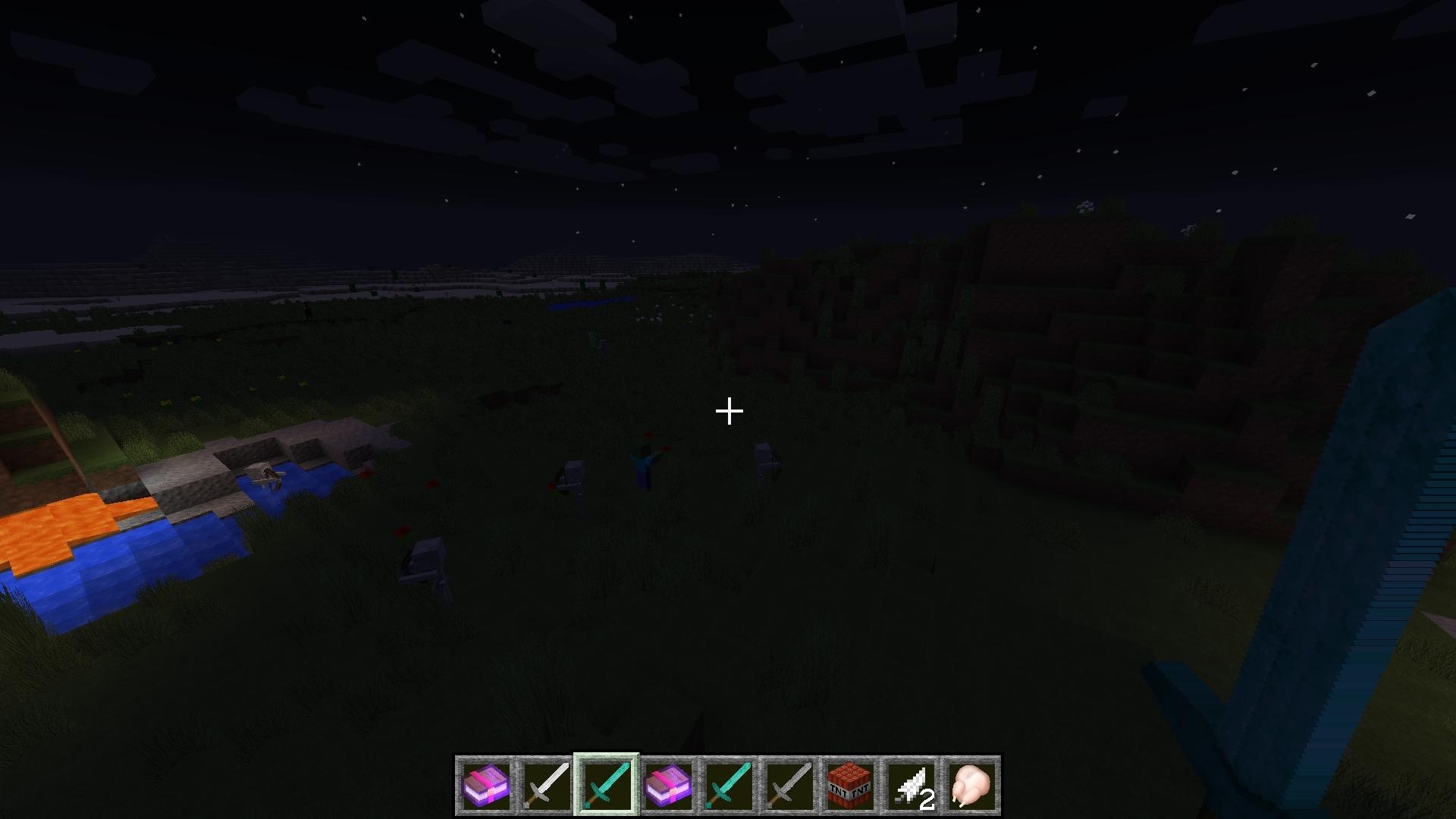This screenshot has height=819, width=1456.
Task: Select the first enchanted book in the hotbar
Action: [484, 785]
